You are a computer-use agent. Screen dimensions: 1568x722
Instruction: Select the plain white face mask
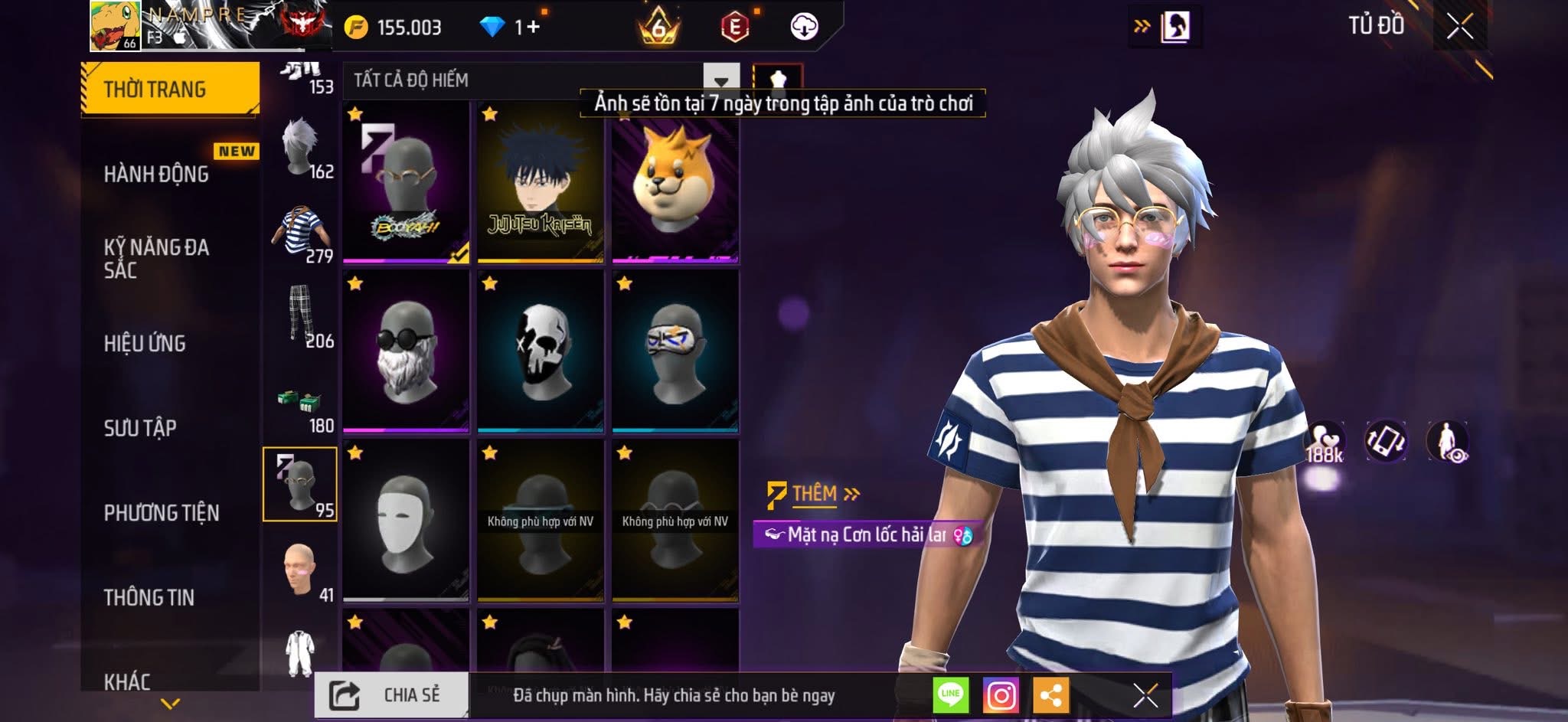pos(406,521)
